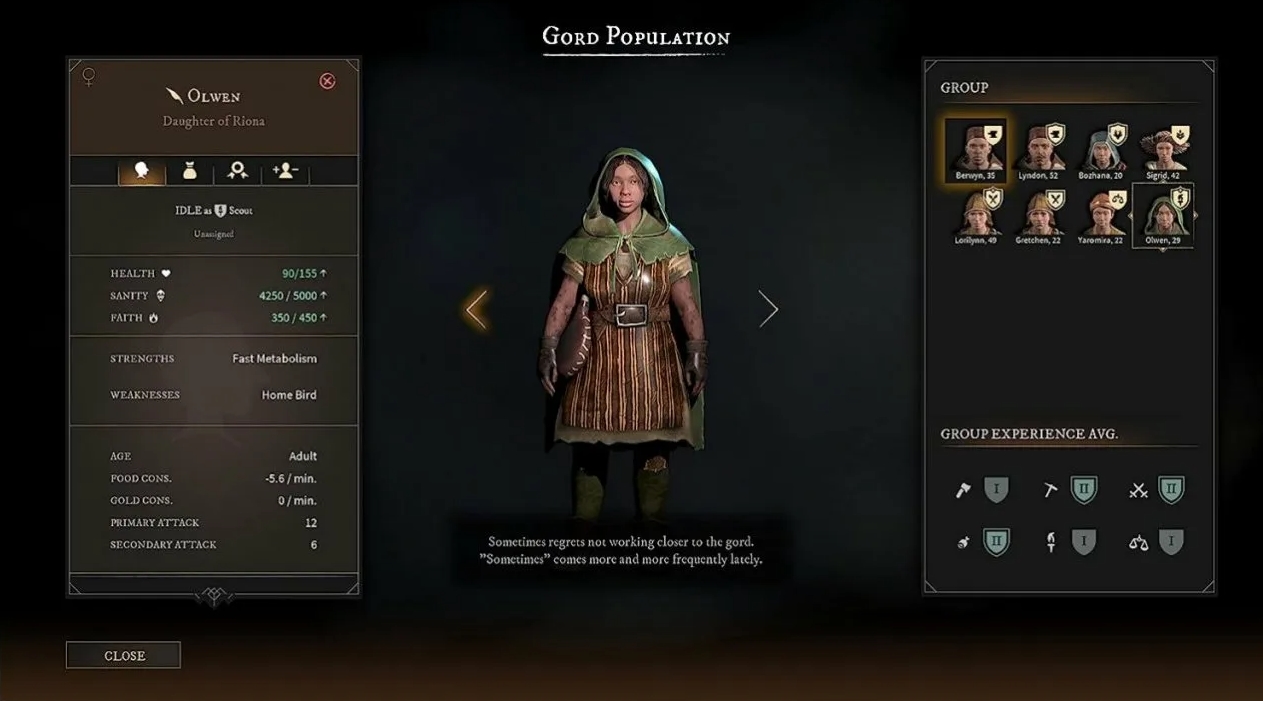Open the money bag inventory tab

coord(189,171)
